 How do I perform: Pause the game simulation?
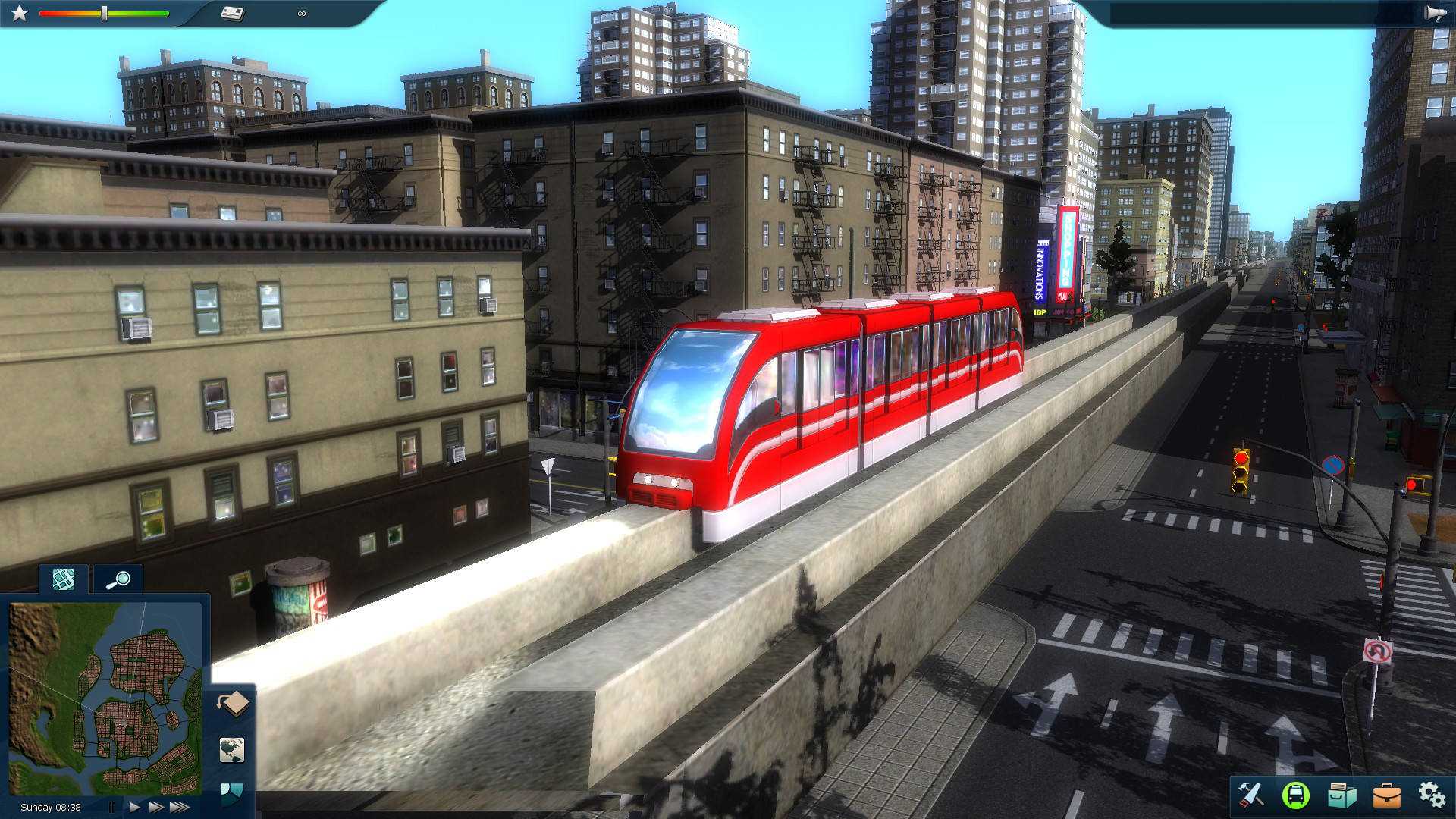112,806
